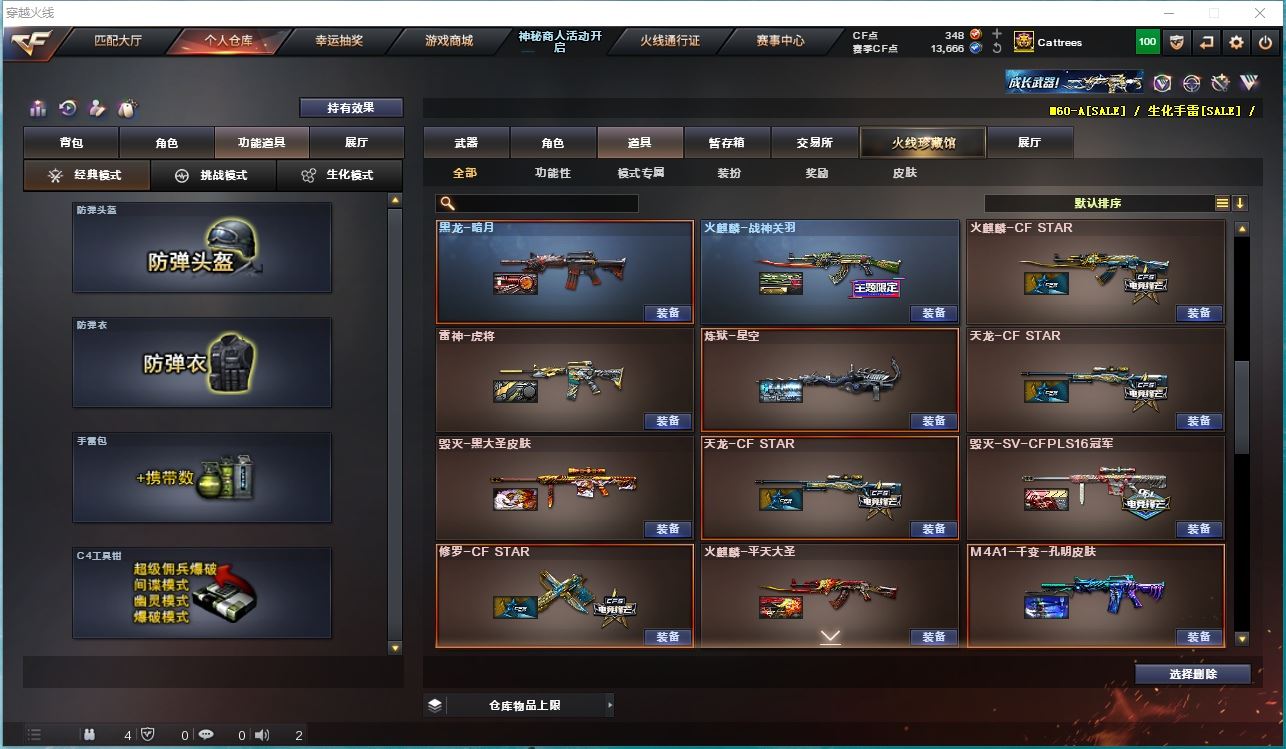Click the 选择删除 button

(1193, 674)
